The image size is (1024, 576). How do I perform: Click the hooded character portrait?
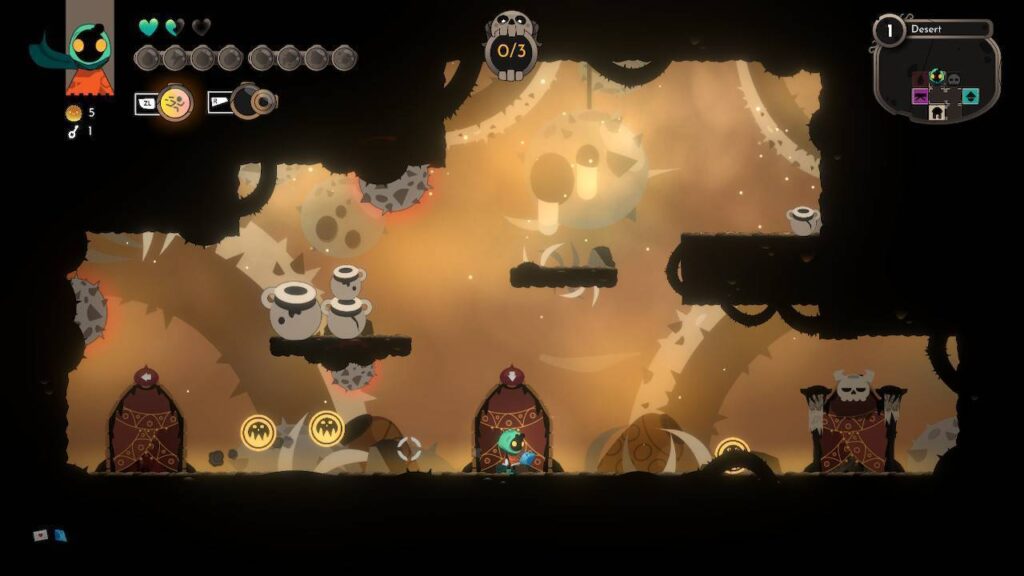pos(88,46)
